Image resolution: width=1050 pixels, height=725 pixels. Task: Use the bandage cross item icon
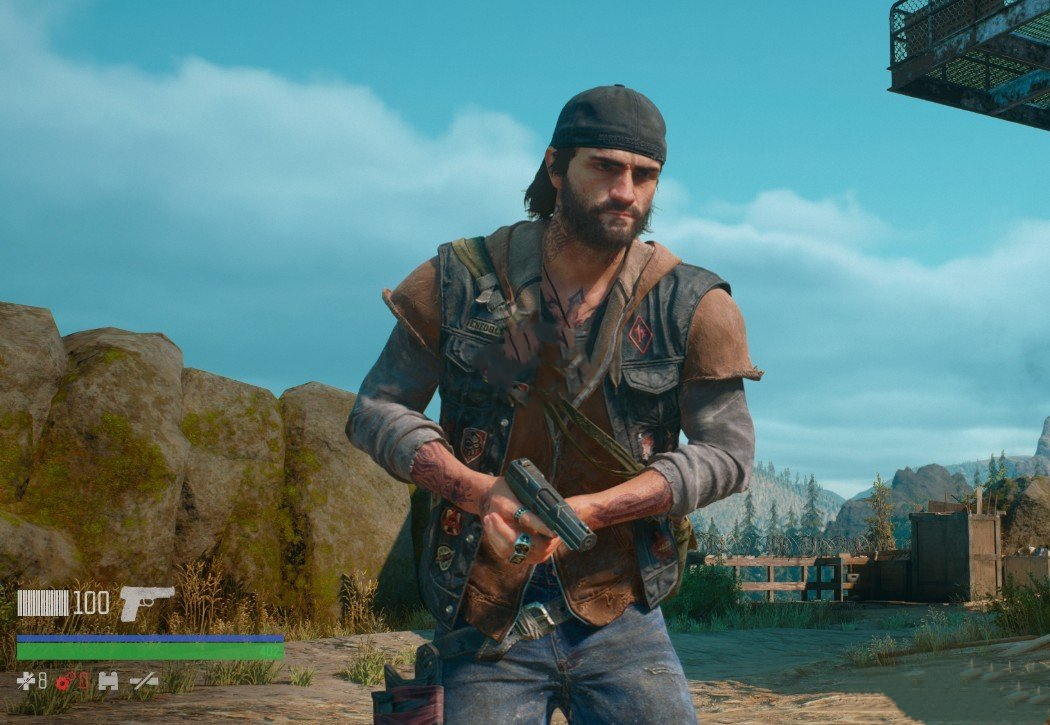point(26,681)
